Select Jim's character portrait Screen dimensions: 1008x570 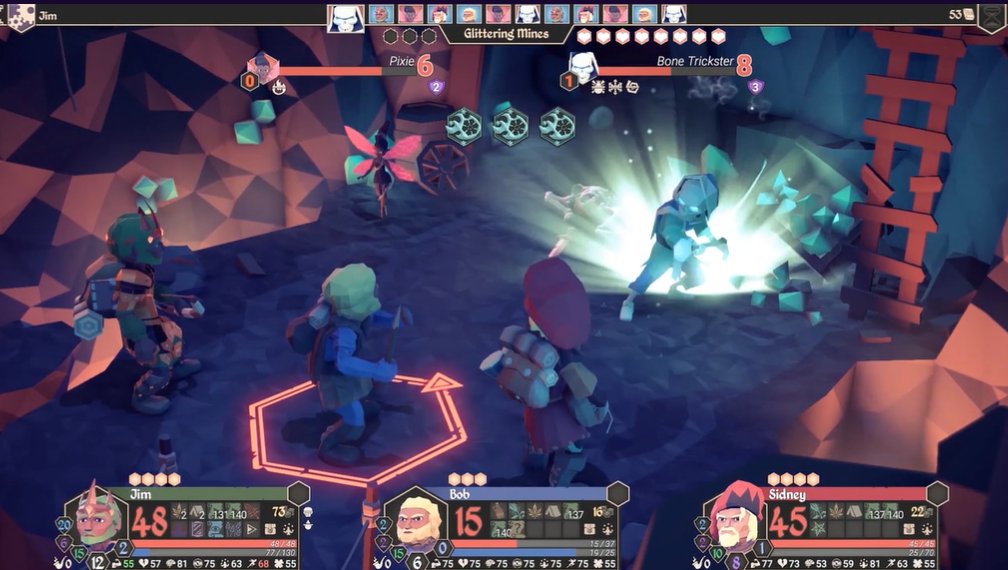(99, 517)
